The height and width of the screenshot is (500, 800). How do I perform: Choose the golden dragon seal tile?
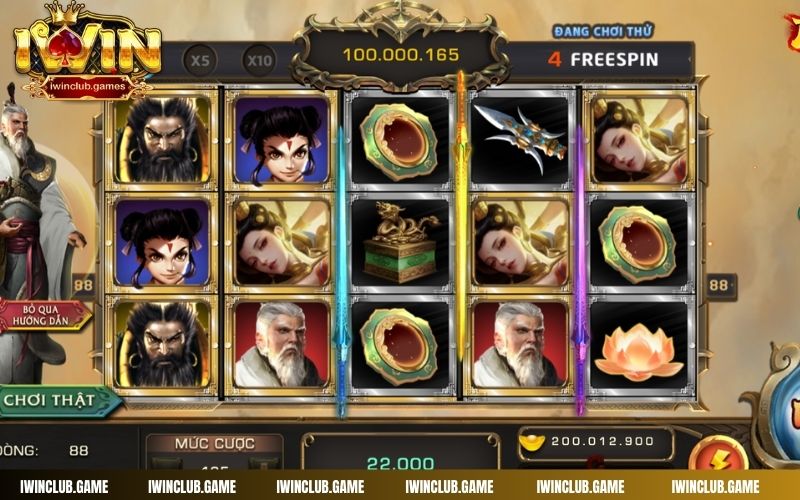(400, 241)
